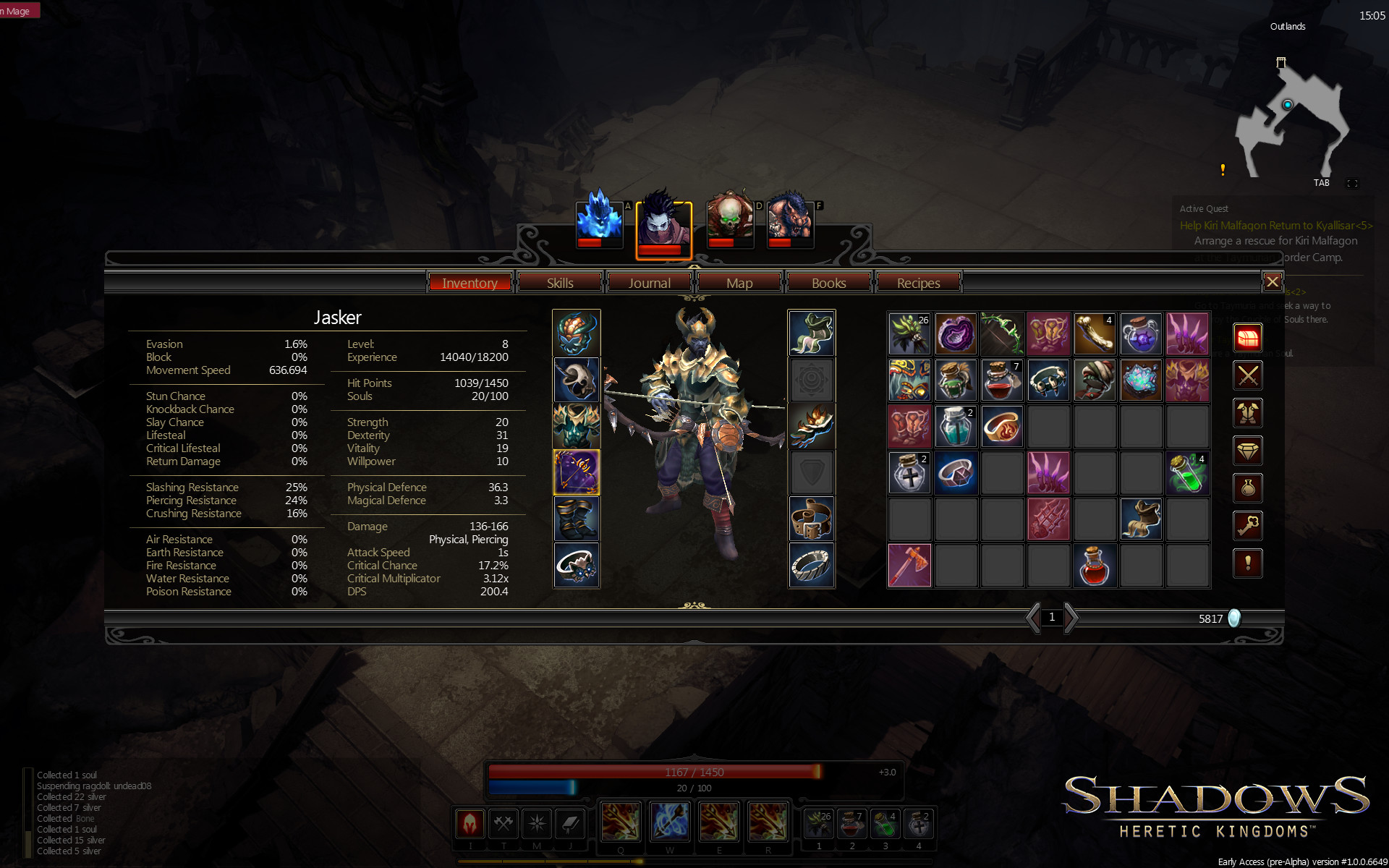Image resolution: width=1389 pixels, height=868 pixels.
Task: Open the potion filter icon
Action: [1248, 488]
